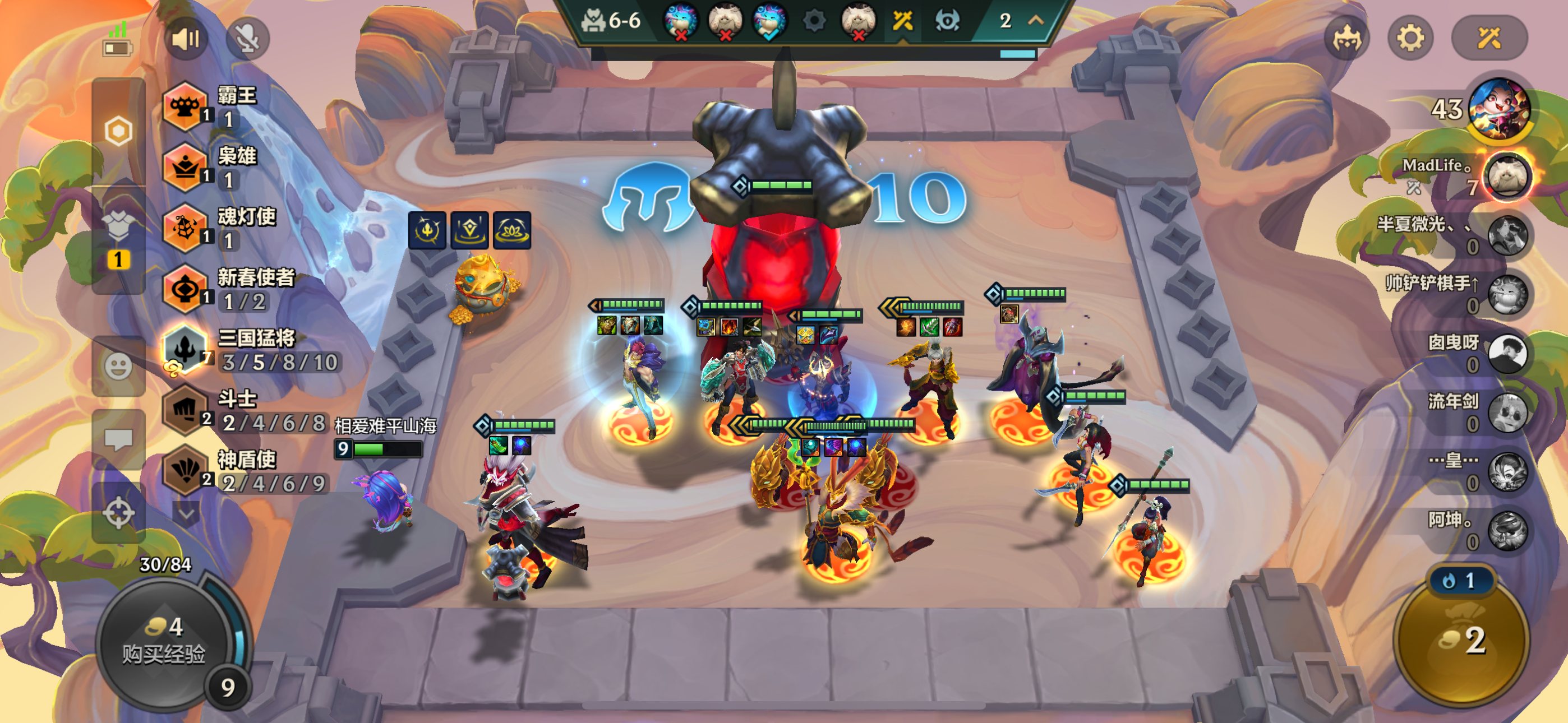
Task: Select the 斗士 trait entry
Action: (243, 411)
